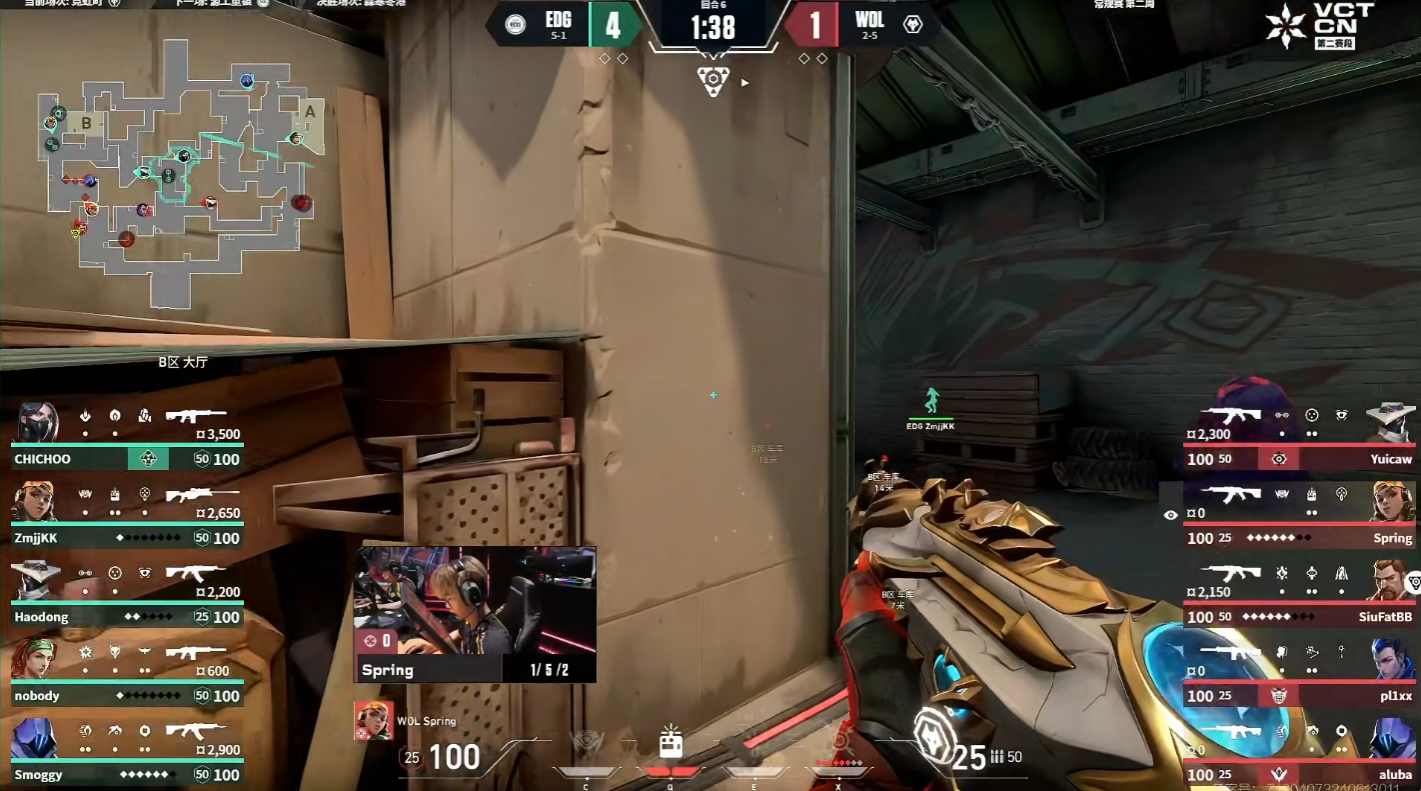Click the WOL team logo
The width and height of the screenshot is (1421, 791).
[x=912, y=25]
